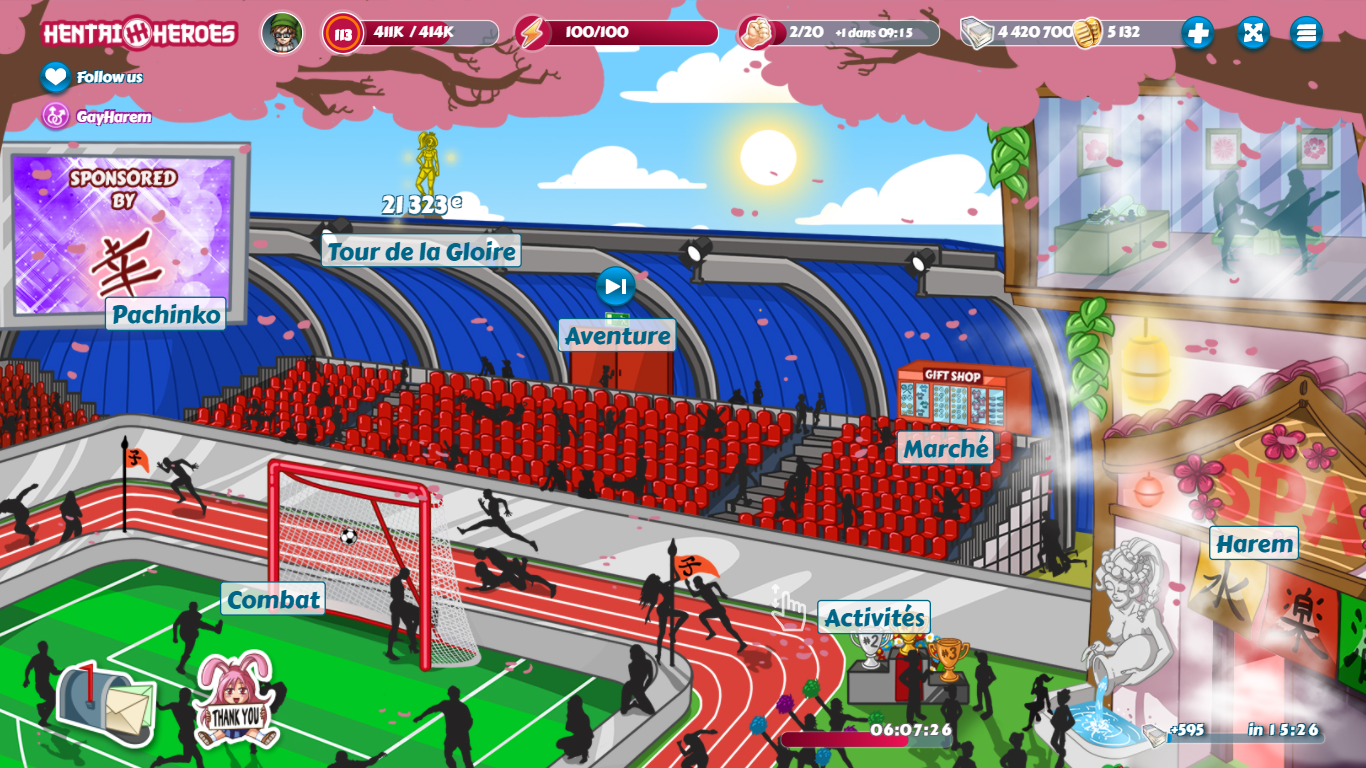The image size is (1366, 768).
Task: Toggle fullscreen with the arrows icon
Action: click(x=1252, y=33)
